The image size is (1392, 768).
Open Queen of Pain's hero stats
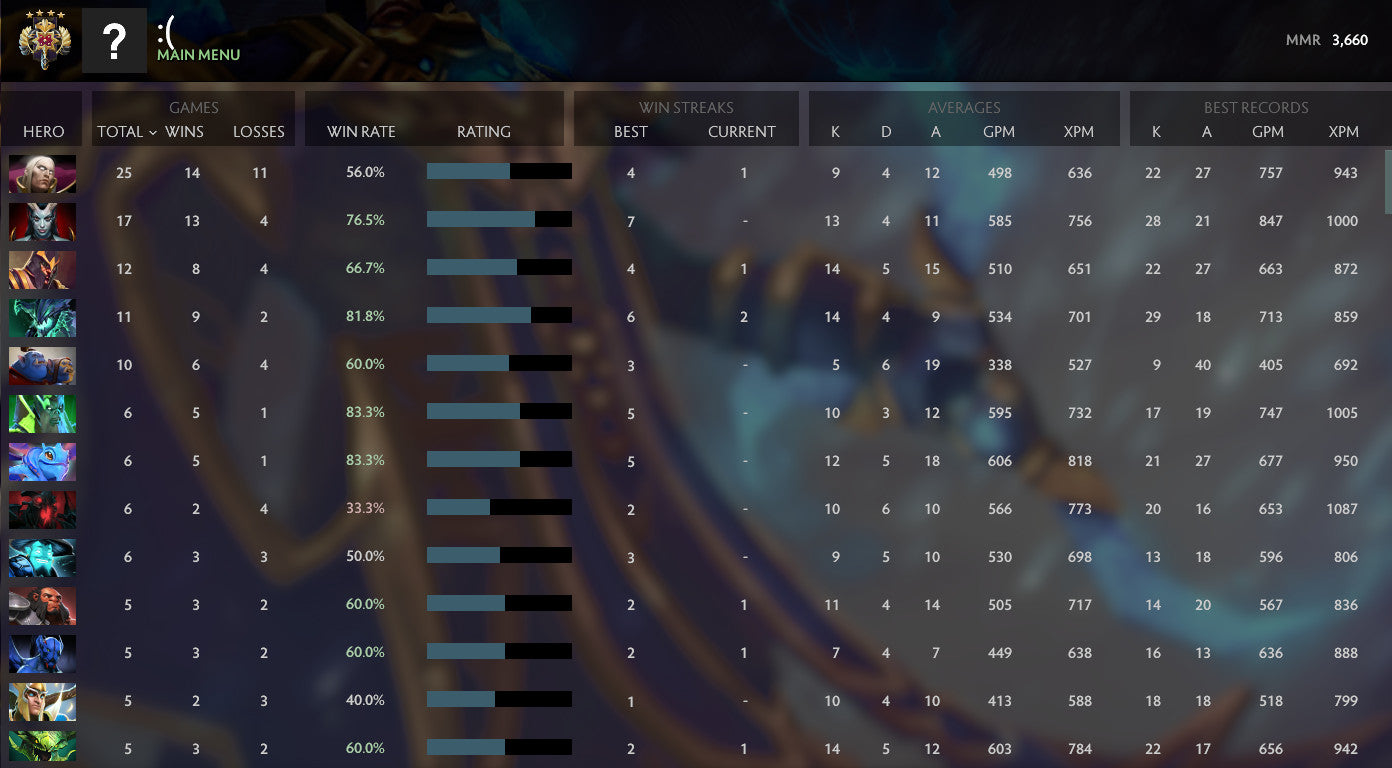click(42, 221)
